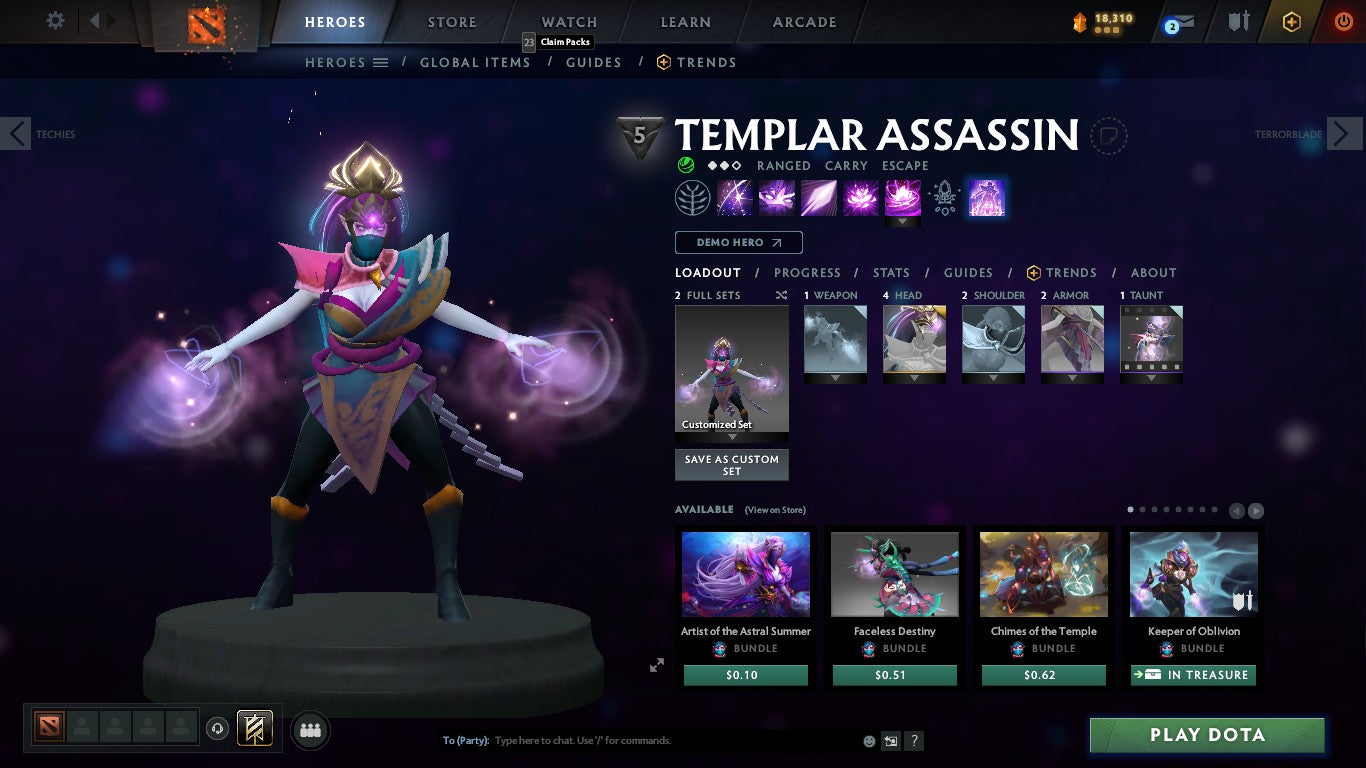The width and height of the screenshot is (1366, 768).
Task: Select the Refraction ability icon
Action: [x=735, y=197]
